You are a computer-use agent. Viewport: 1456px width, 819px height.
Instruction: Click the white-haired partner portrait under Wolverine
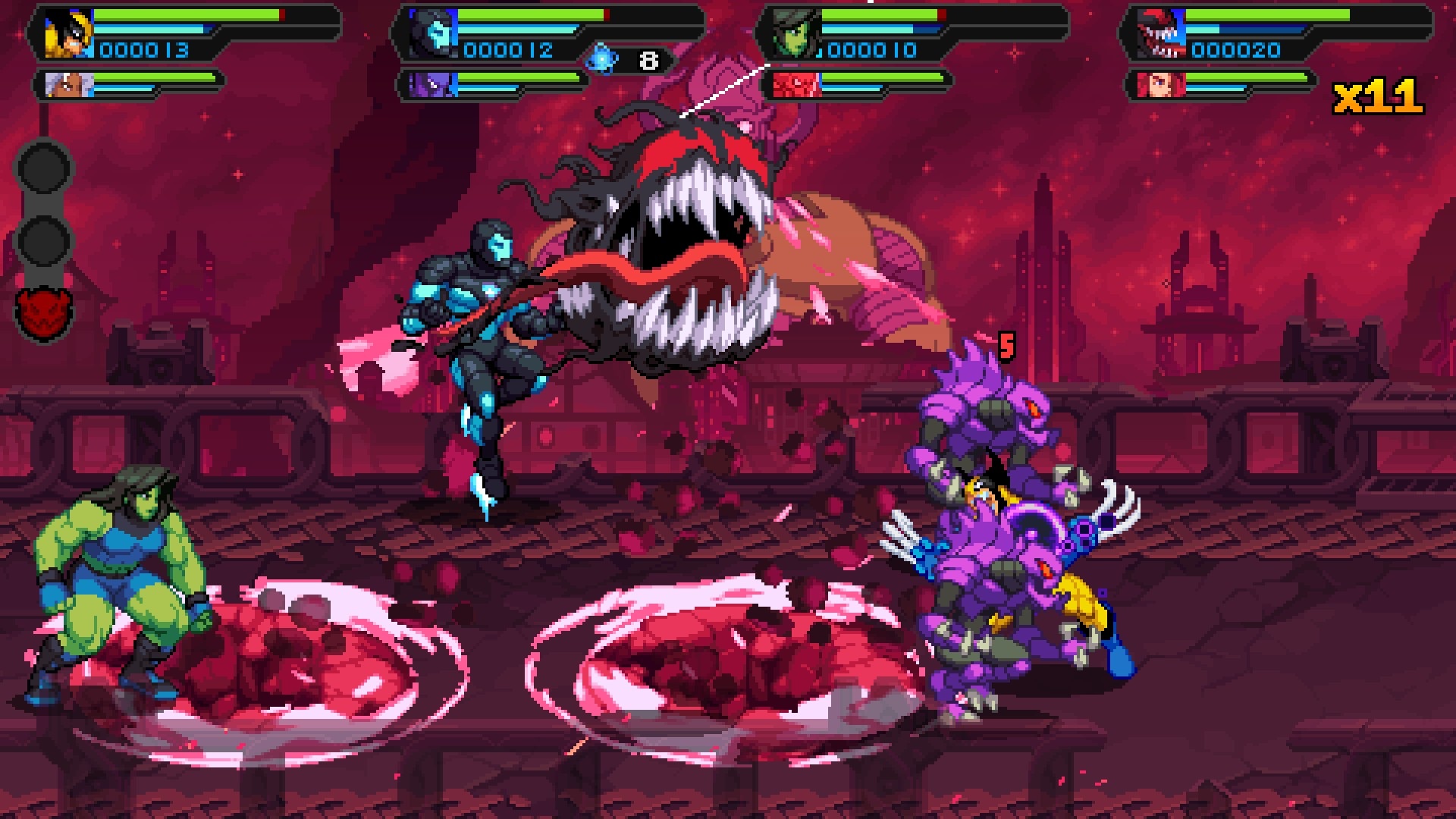click(x=67, y=84)
